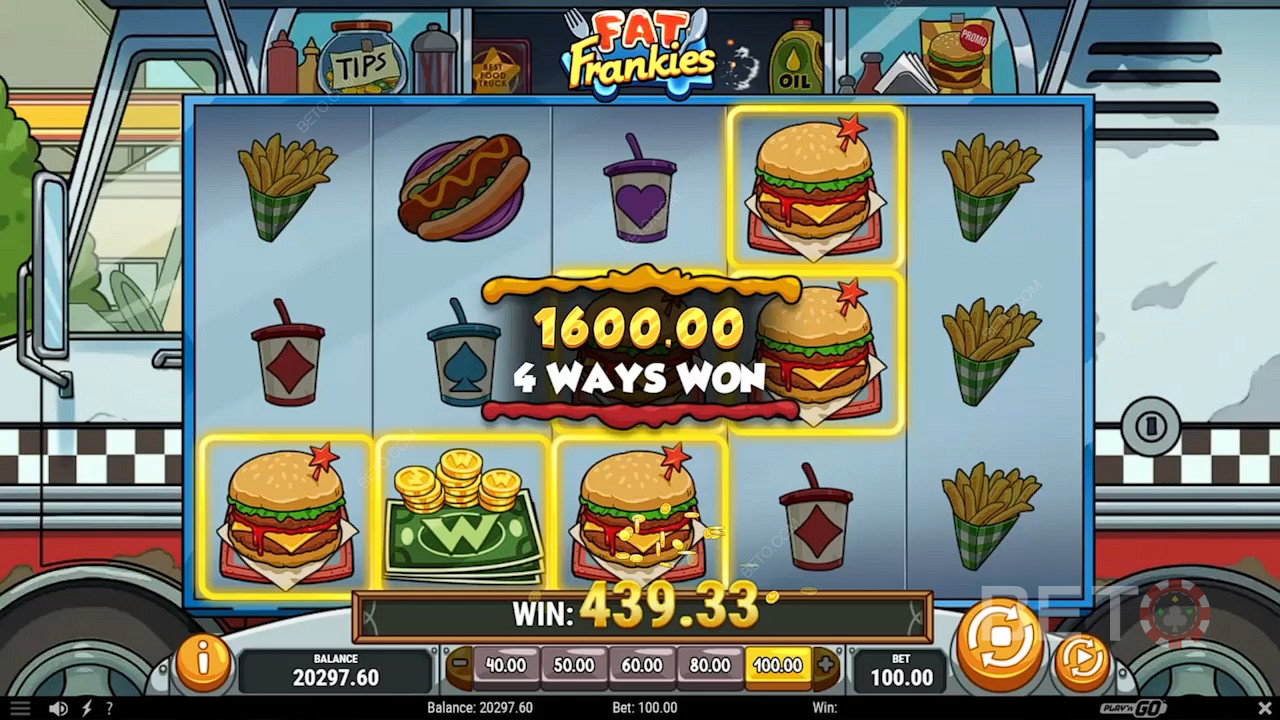Close the game with the X icon
The image size is (1280, 720).
coord(1265,708)
